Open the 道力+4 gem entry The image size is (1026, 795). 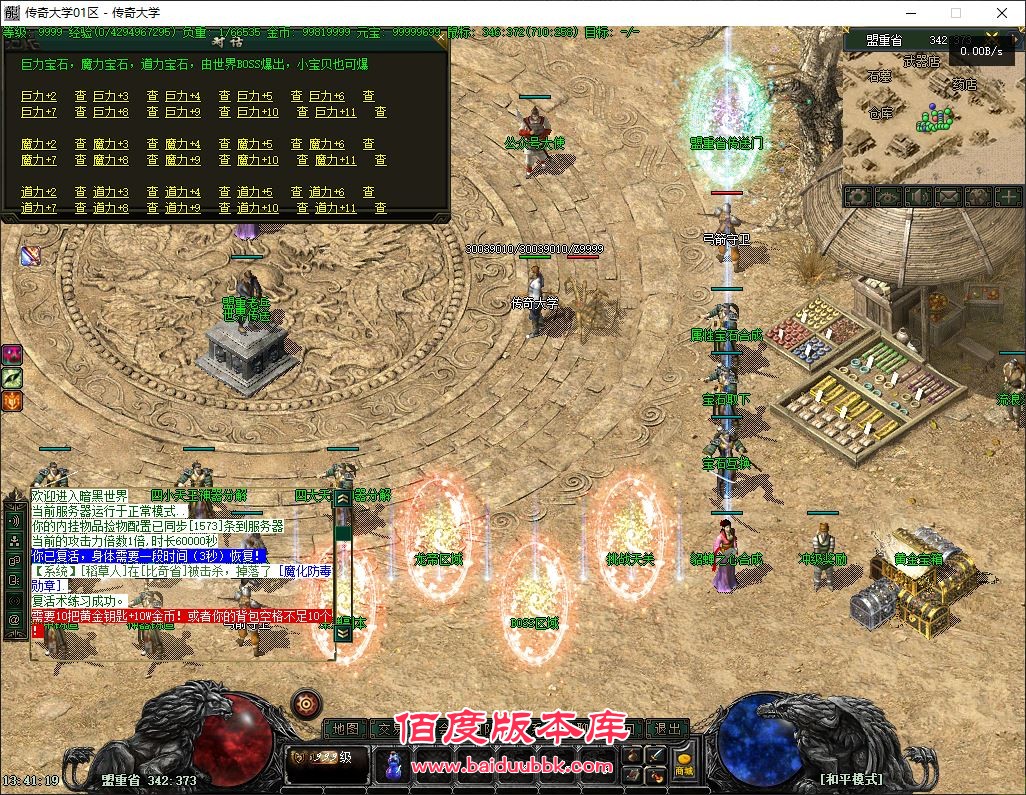[183, 193]
